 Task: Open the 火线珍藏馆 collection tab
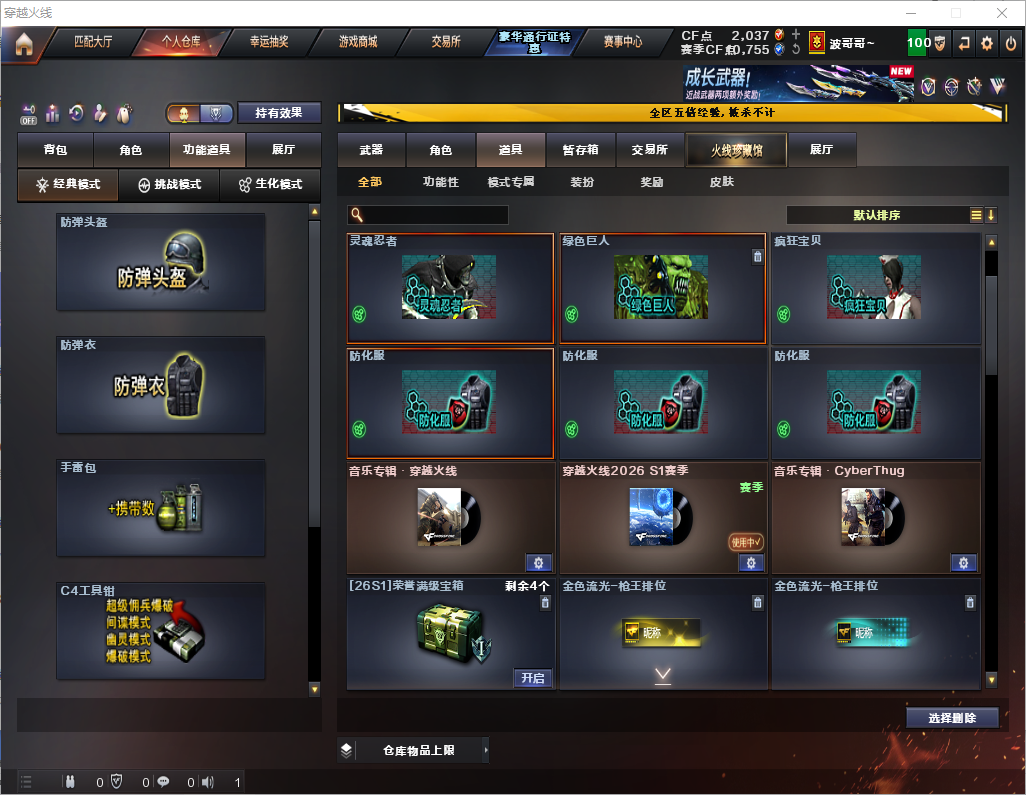tap(736, 150)
